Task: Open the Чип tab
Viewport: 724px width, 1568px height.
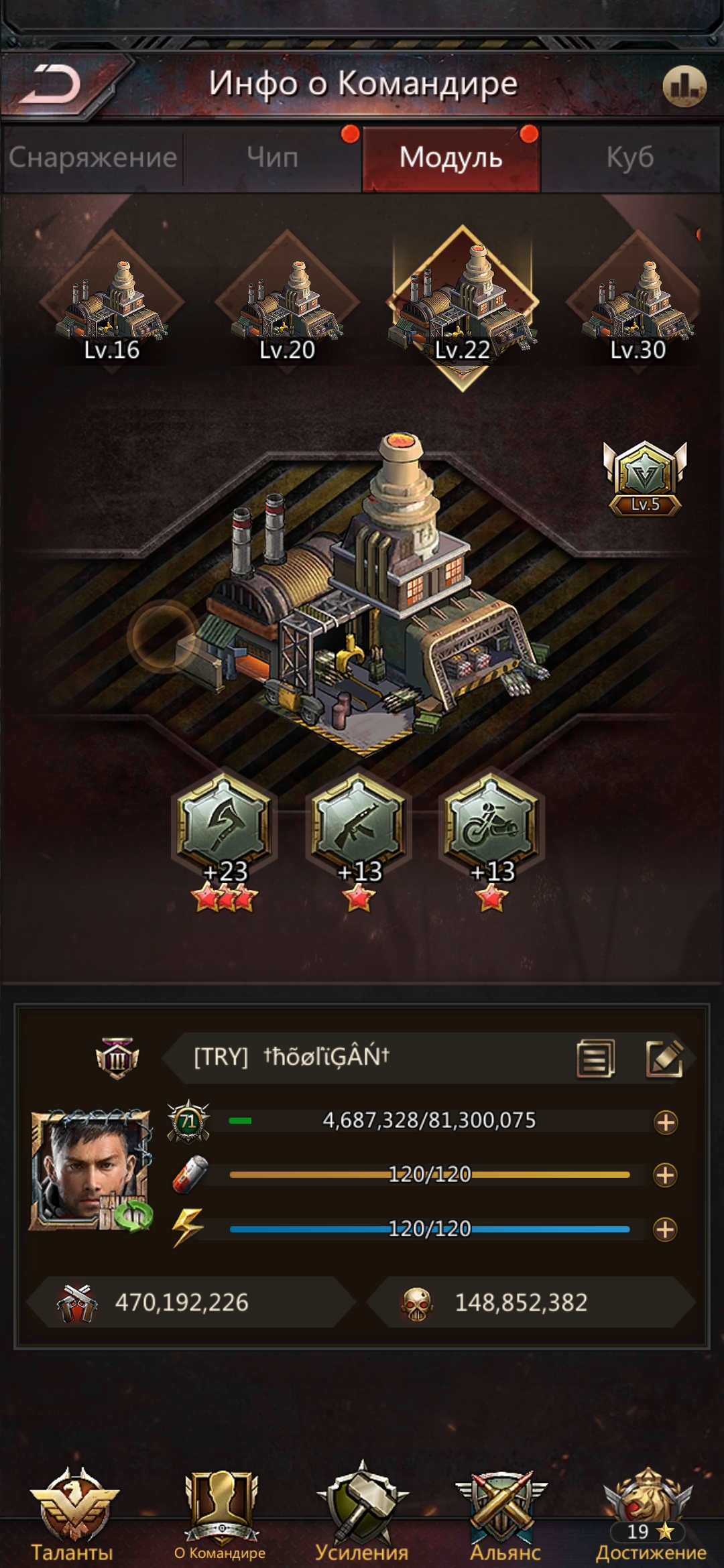Action: pyautogui.click(x=272, y=158)
